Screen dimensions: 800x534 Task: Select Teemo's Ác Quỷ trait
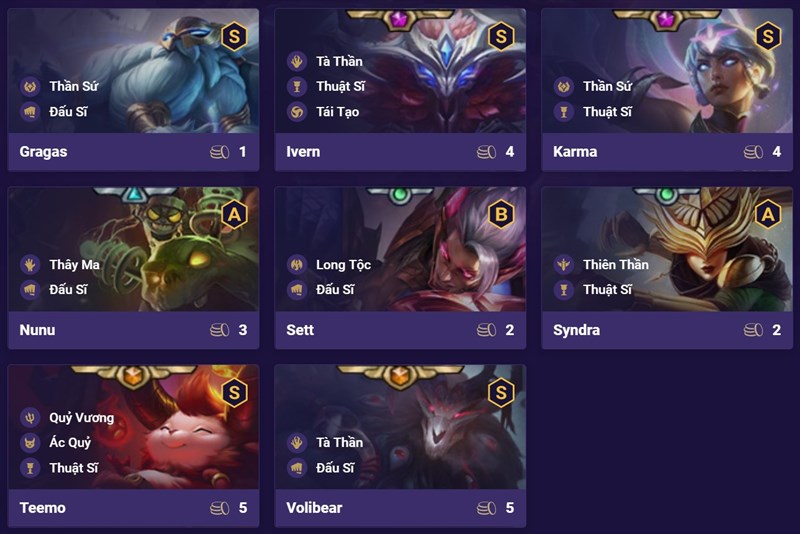pyautogui.click(x=68, y=443)
